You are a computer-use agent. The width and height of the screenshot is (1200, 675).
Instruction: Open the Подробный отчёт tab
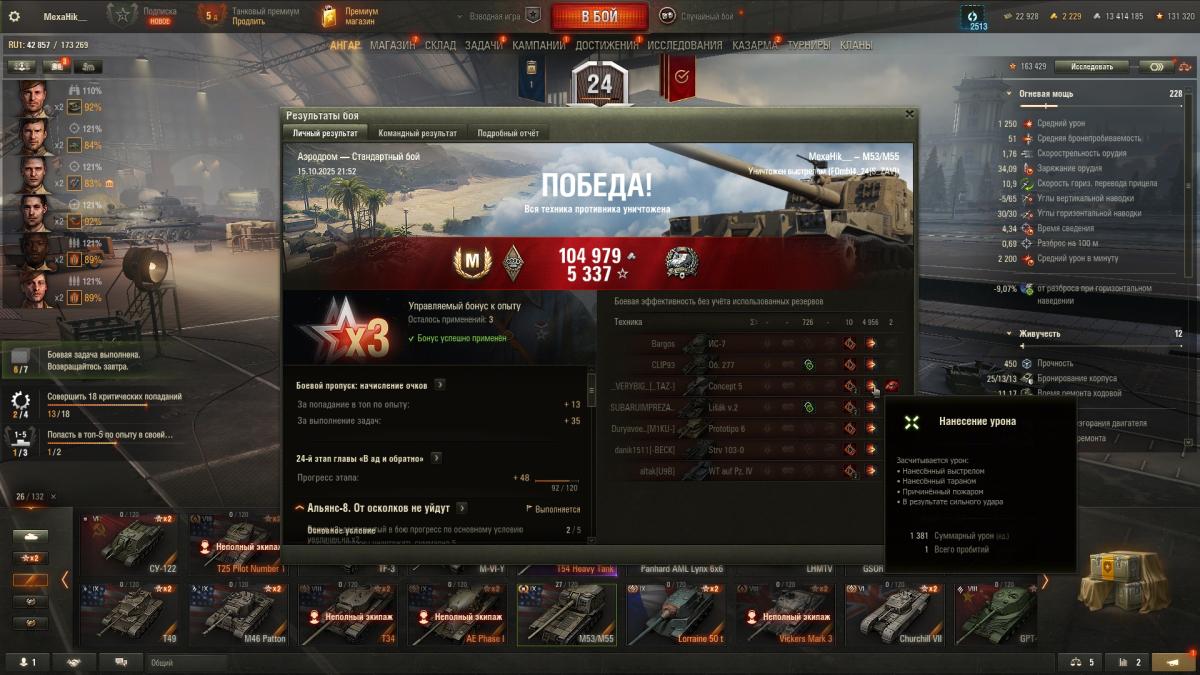(x=508, y=133)
